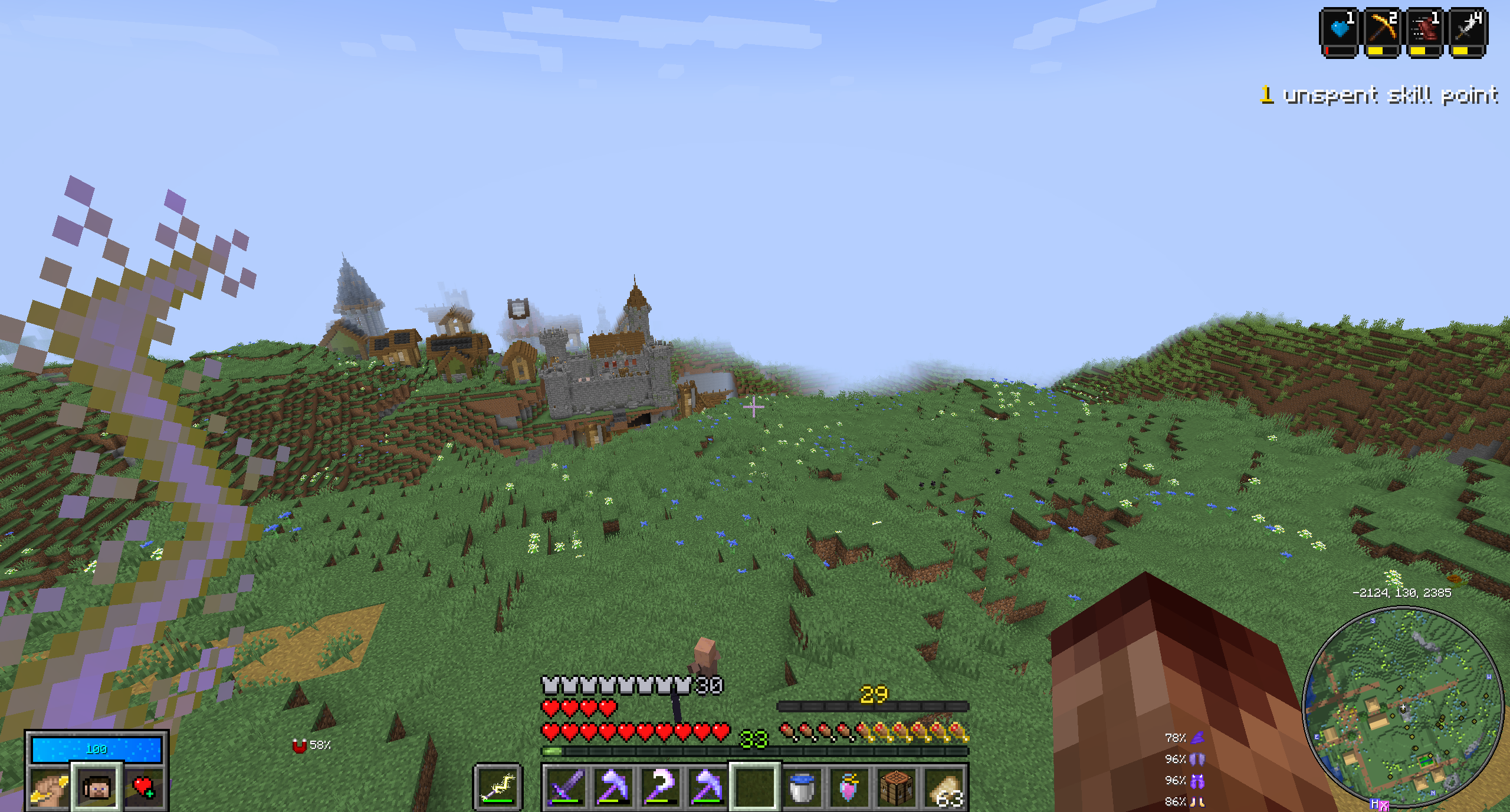Image resolution: width=1510 pixels, height=812 pixels.
Task: Activate the golden fist ability
Action: pyautogui.click(x=50, y=788)
